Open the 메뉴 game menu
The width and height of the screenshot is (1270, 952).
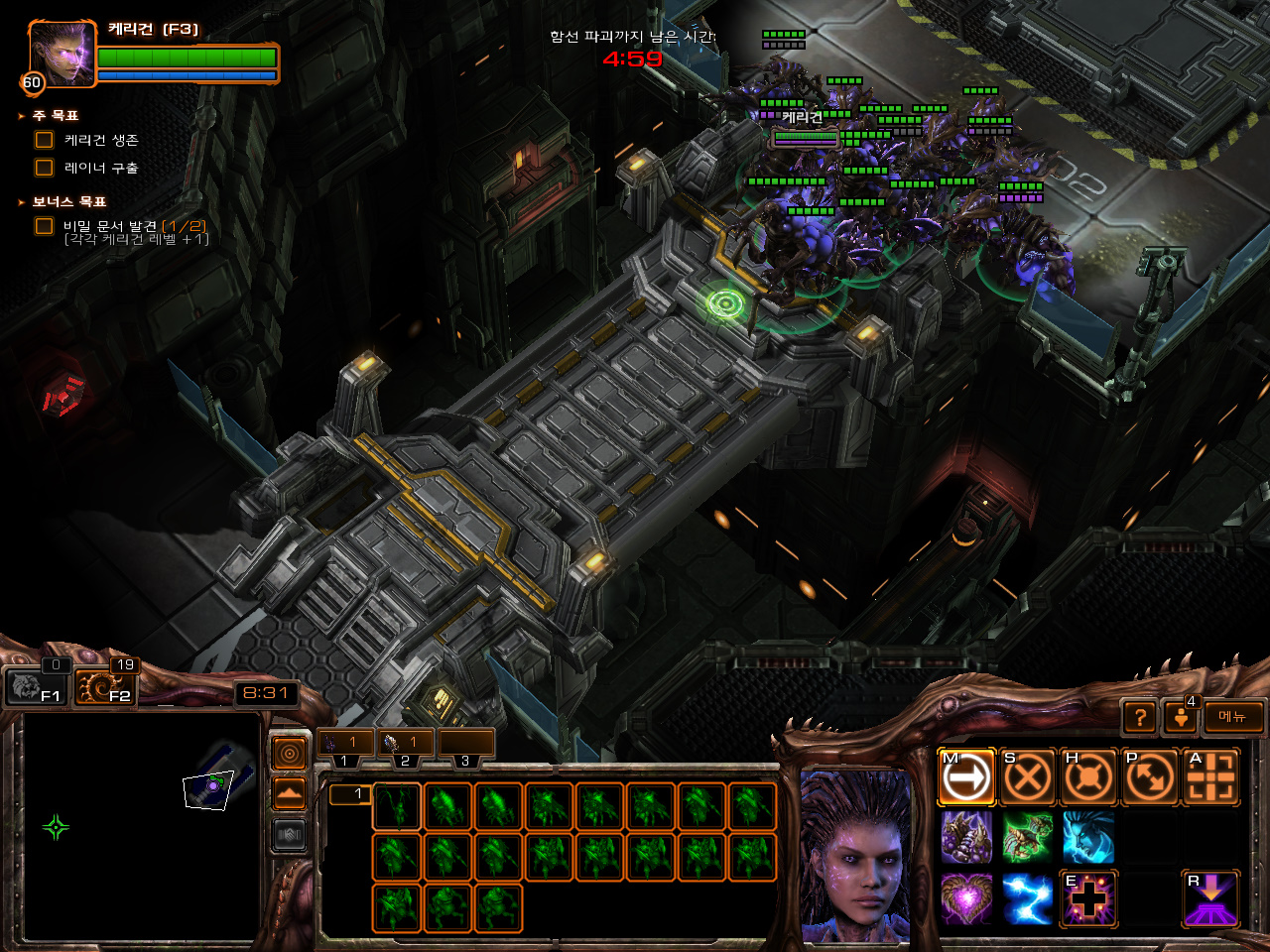(x=1233, y=717)
